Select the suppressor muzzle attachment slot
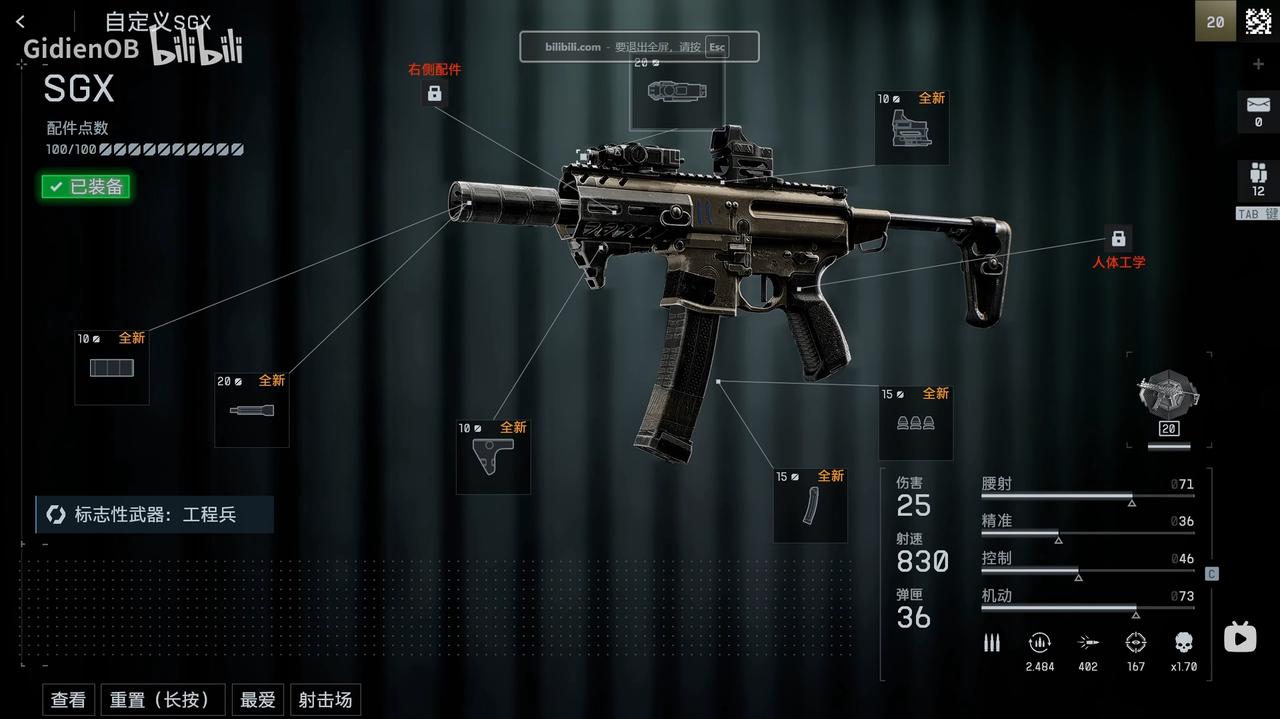 (x=112, y=368)
